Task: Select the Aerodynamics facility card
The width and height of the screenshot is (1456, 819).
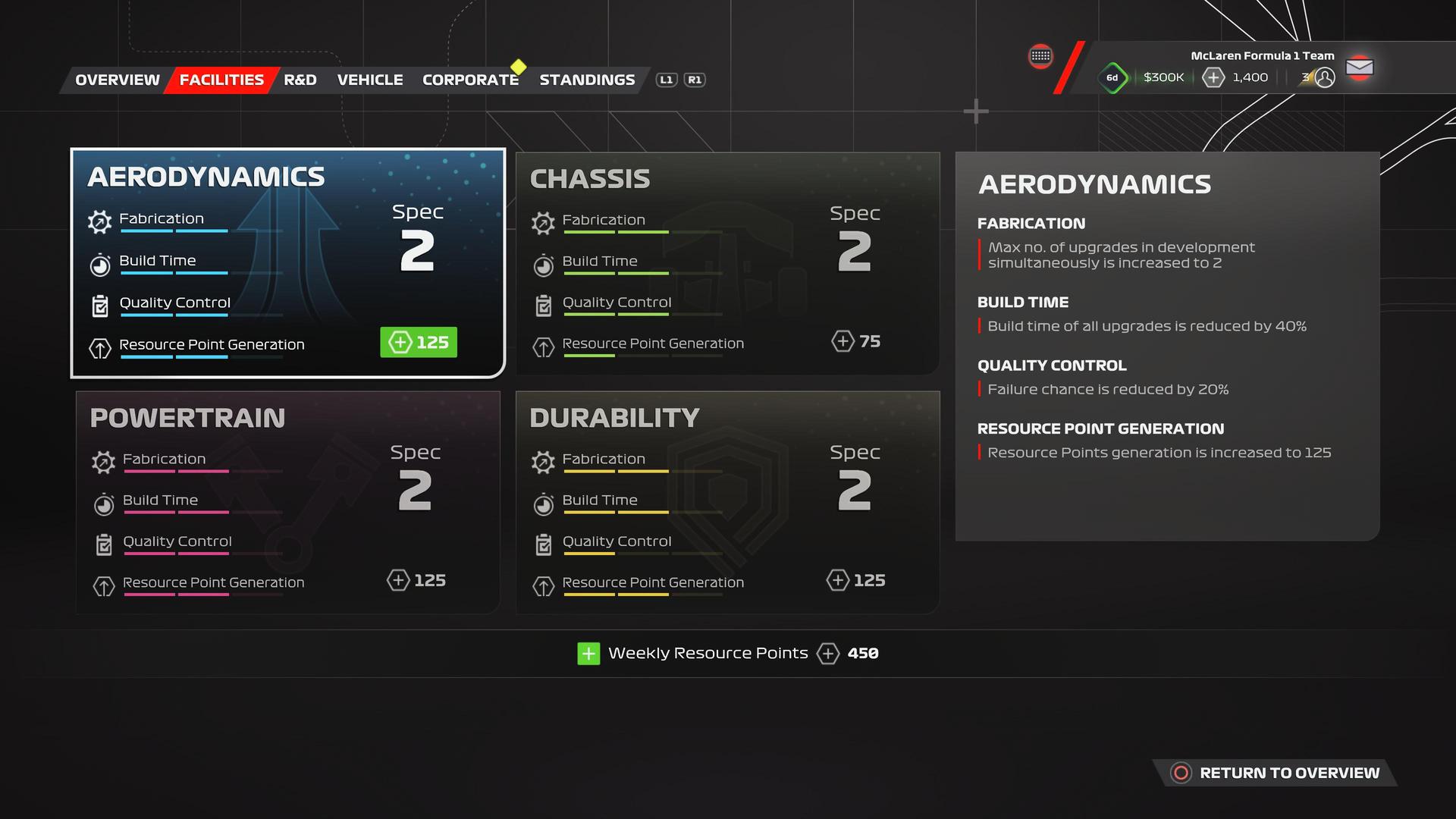Action: tap(287, 262)
